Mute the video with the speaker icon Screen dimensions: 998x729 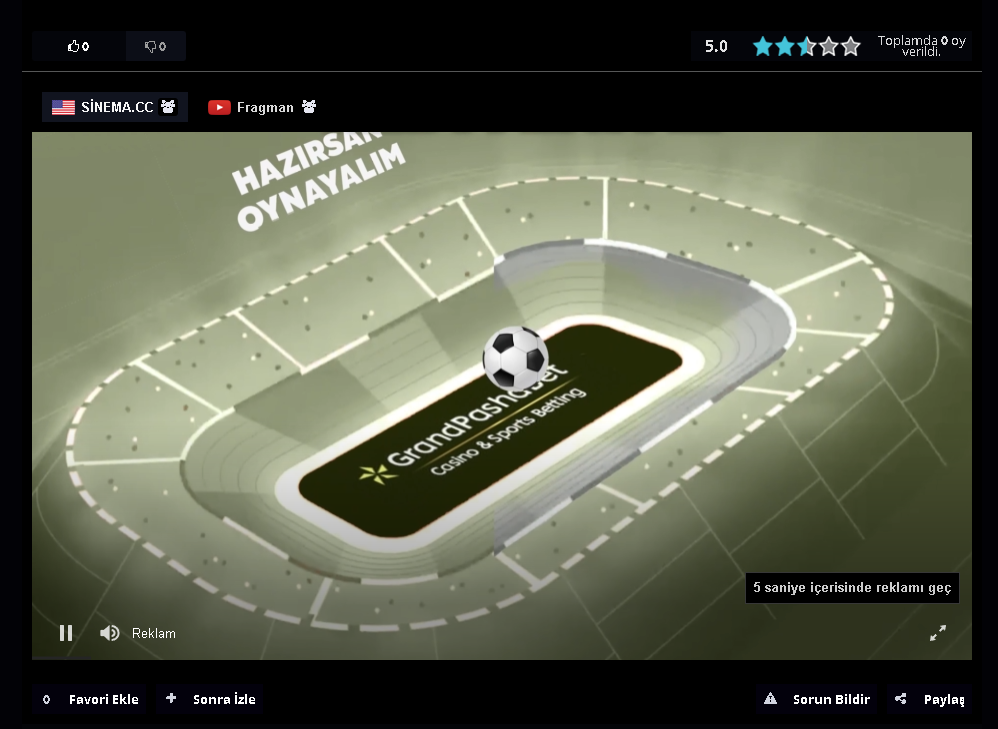coord(110,633)
